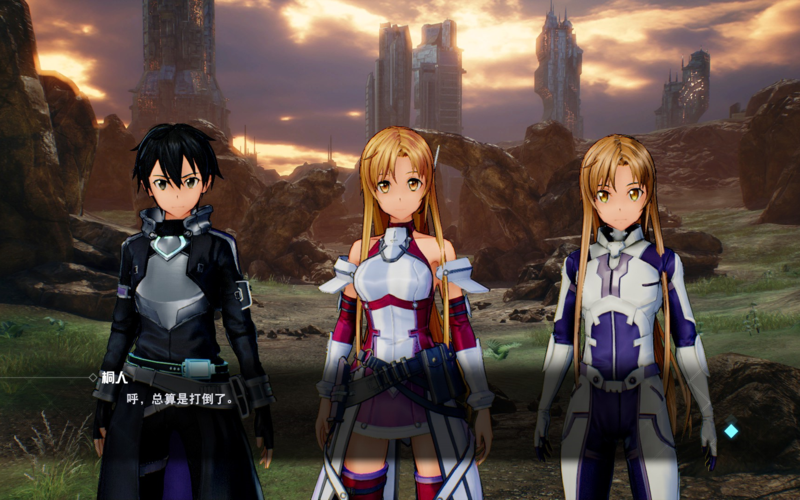
Task: Advance dialogue via the blue diamond indicator
Action: point(731,431)
